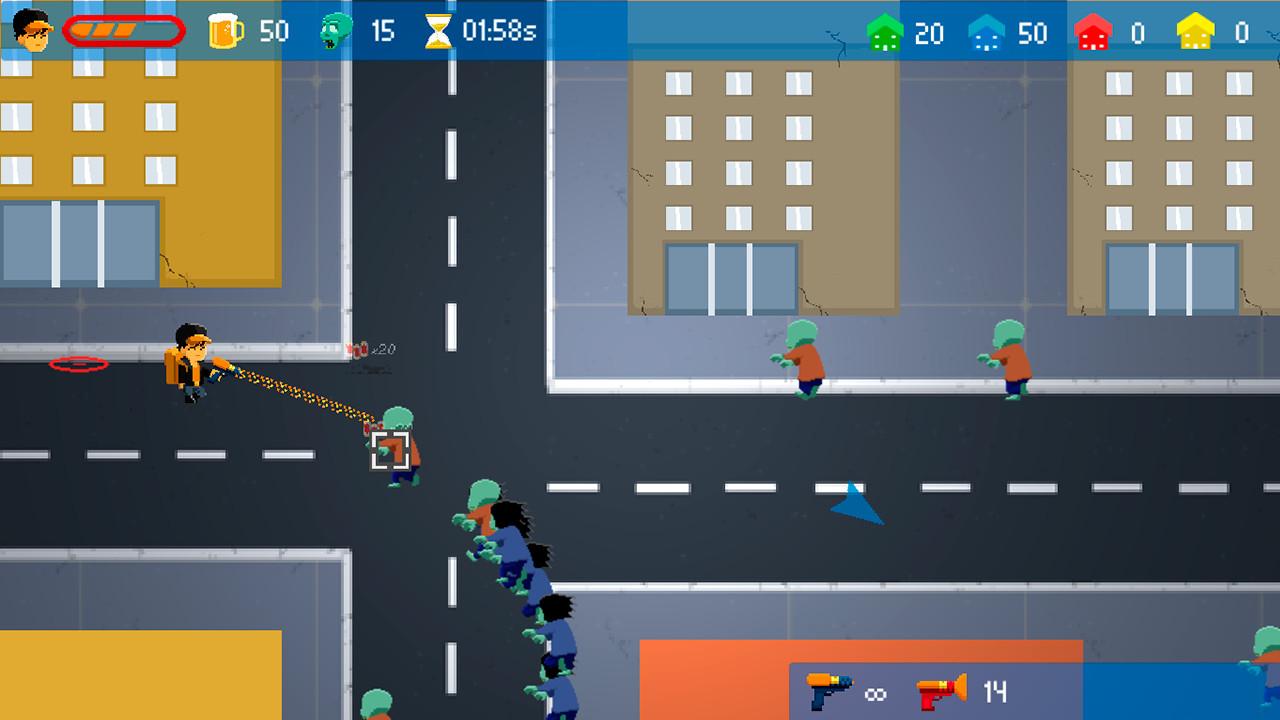The width and height of the screenshot is (1280, 720).
Task: Click the beer mug currency icon
Action: (226, 31)
